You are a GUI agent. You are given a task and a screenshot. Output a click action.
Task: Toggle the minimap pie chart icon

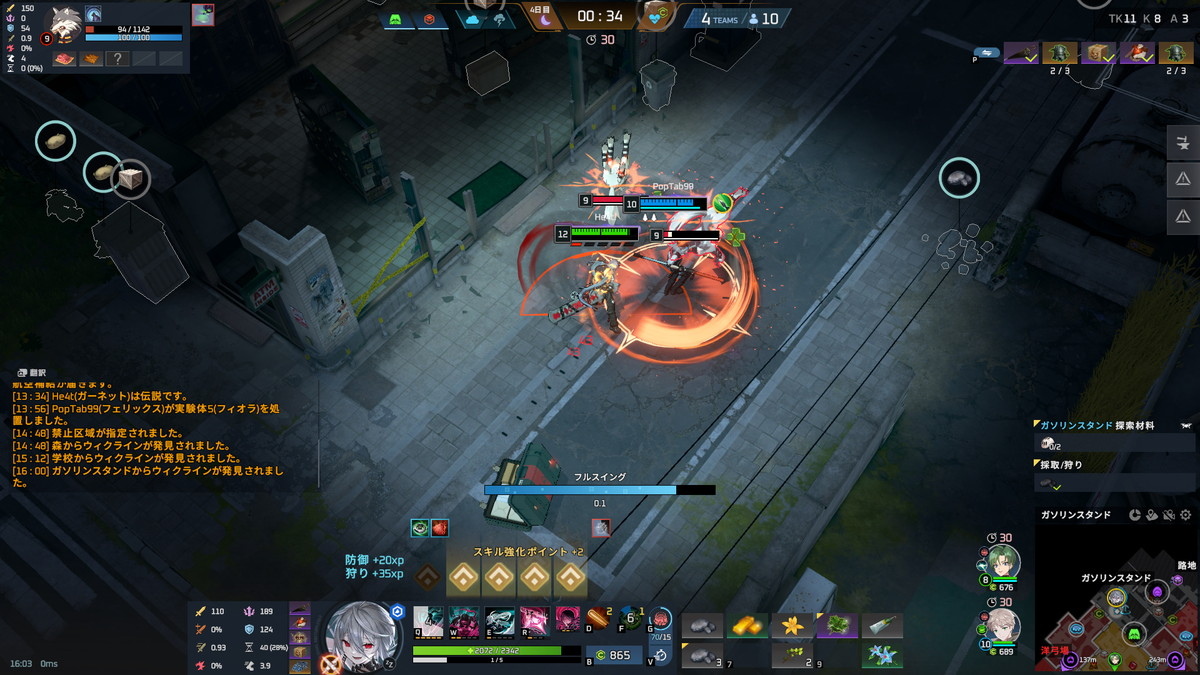[x=1135, y=515]
